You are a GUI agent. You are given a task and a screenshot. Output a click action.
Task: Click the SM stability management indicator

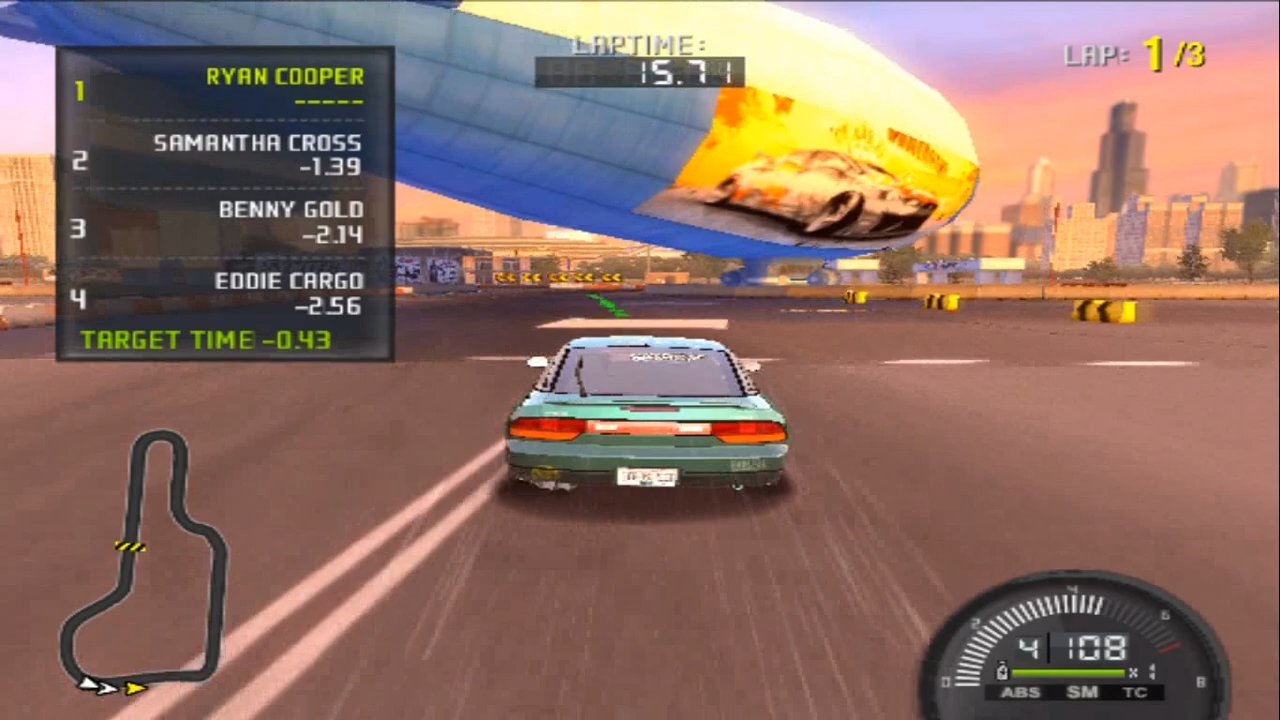pos(1082,692)
